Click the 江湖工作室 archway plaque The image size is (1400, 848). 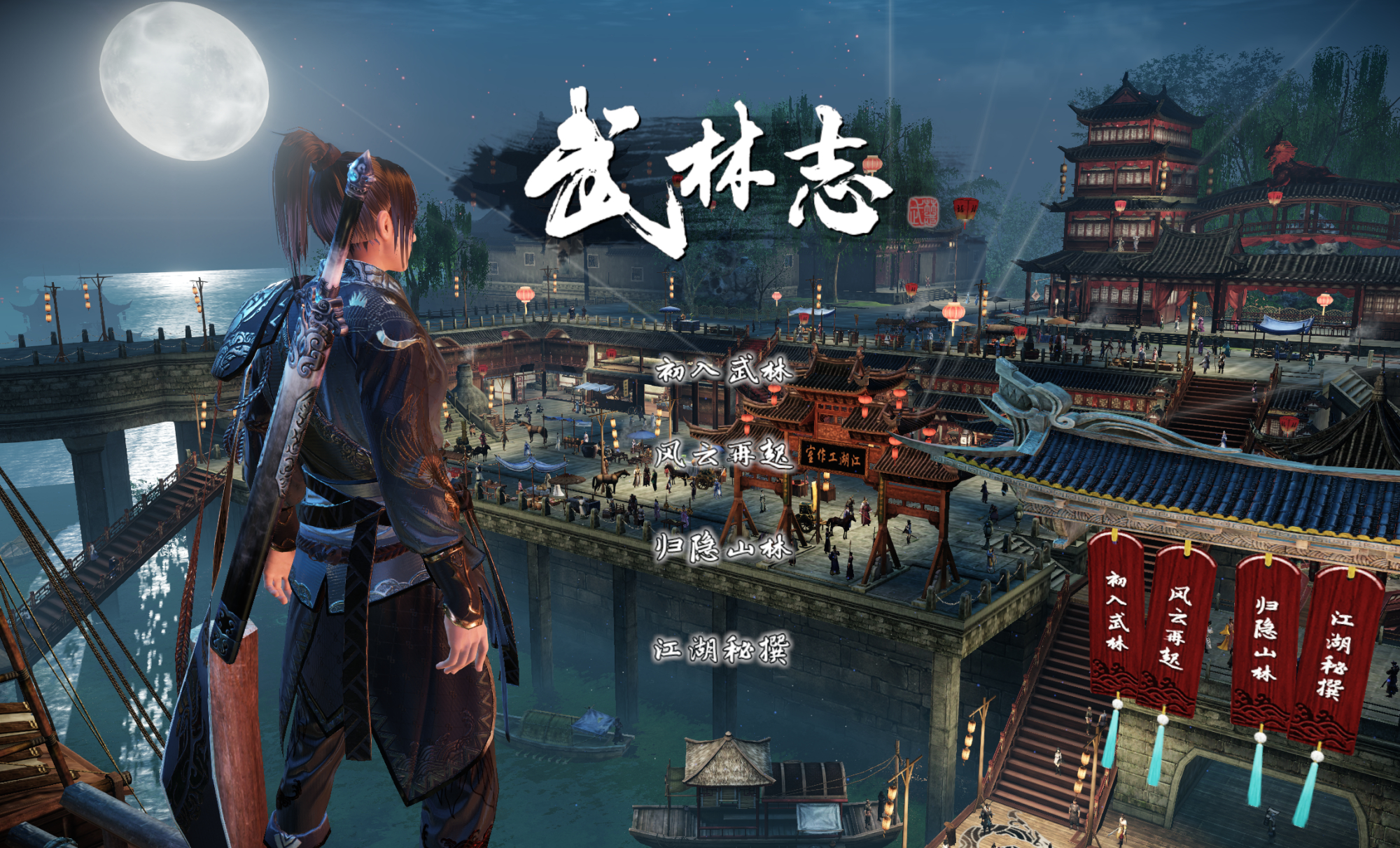click(834, 455)
